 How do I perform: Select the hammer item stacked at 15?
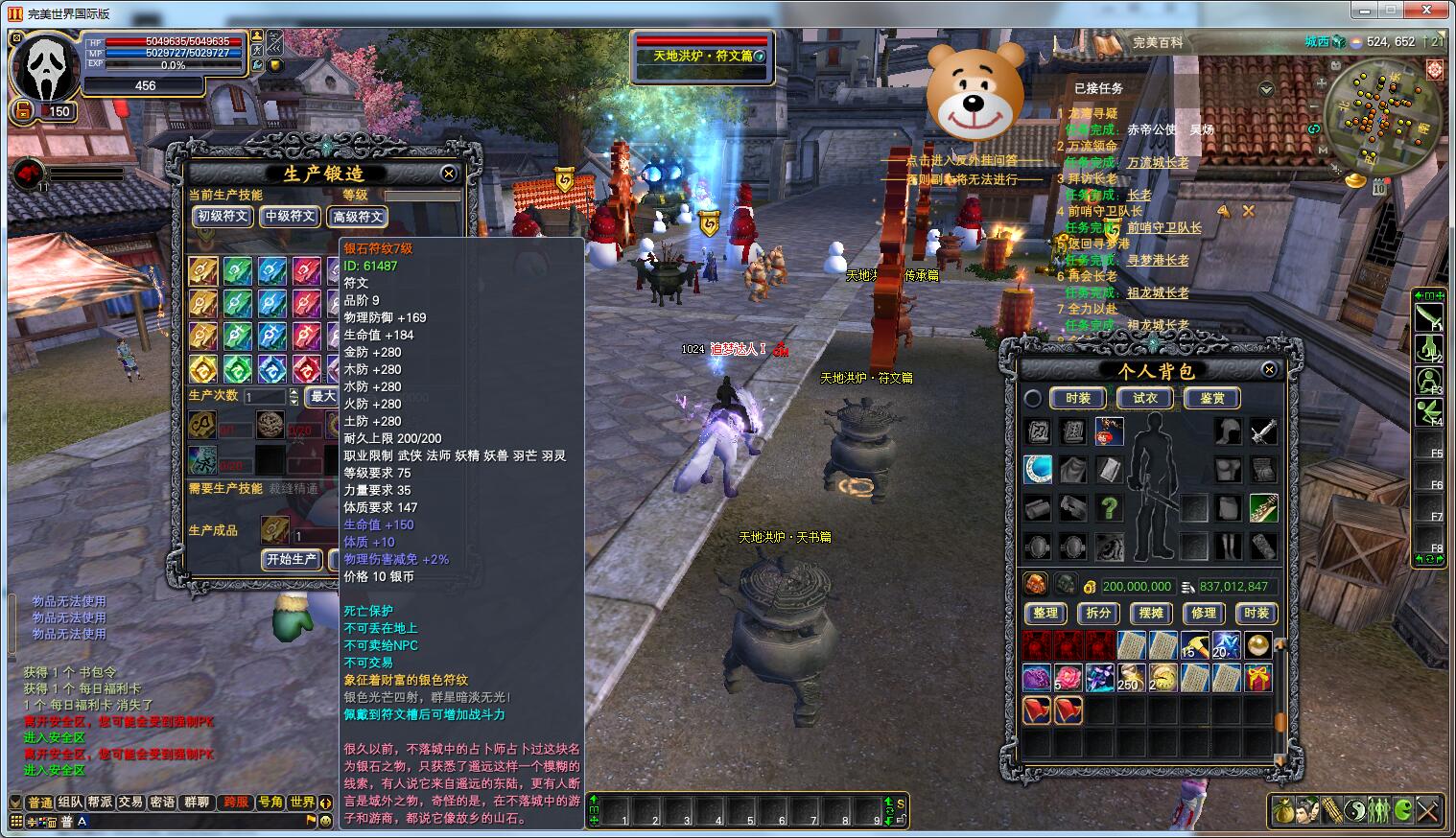pyautogui.click(x=1194, y=645)
